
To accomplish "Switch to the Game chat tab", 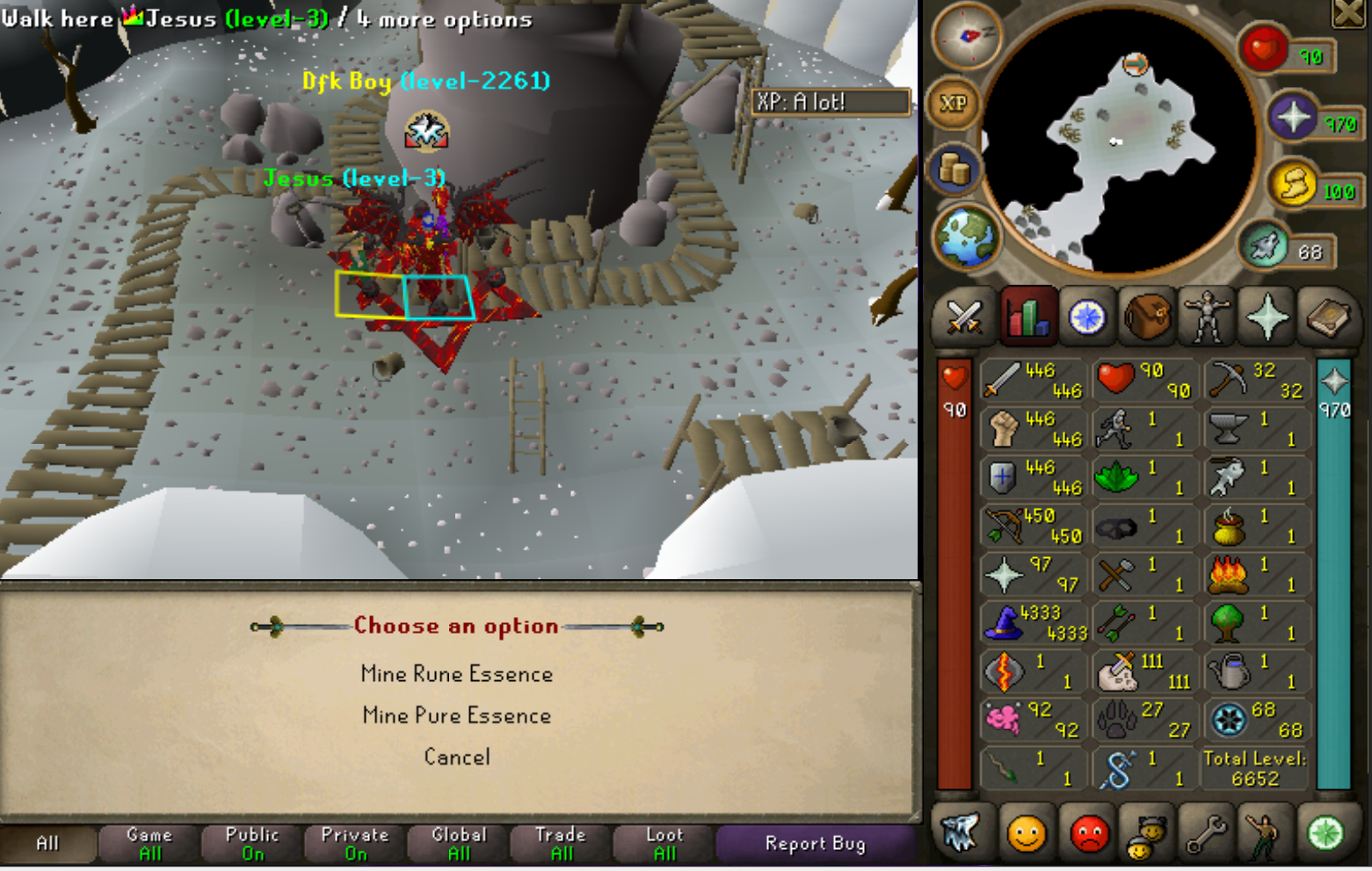I will coord(148,842).
